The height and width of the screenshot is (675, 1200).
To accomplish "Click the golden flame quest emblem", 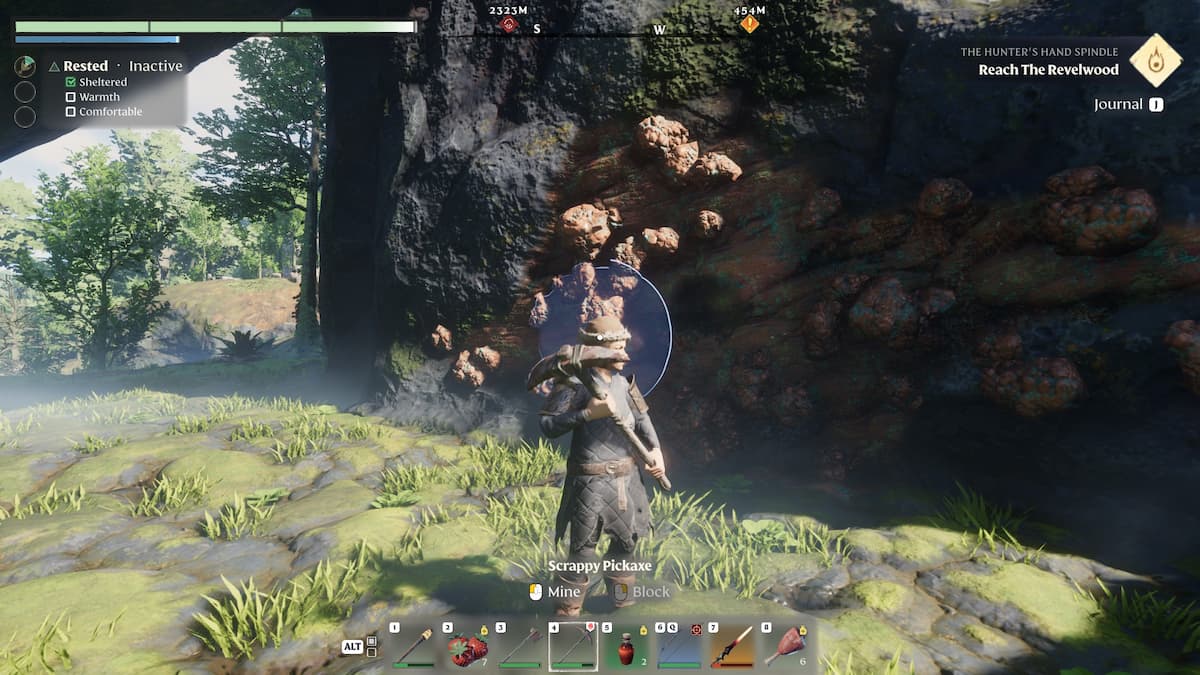I will [x=1155, y=59].
